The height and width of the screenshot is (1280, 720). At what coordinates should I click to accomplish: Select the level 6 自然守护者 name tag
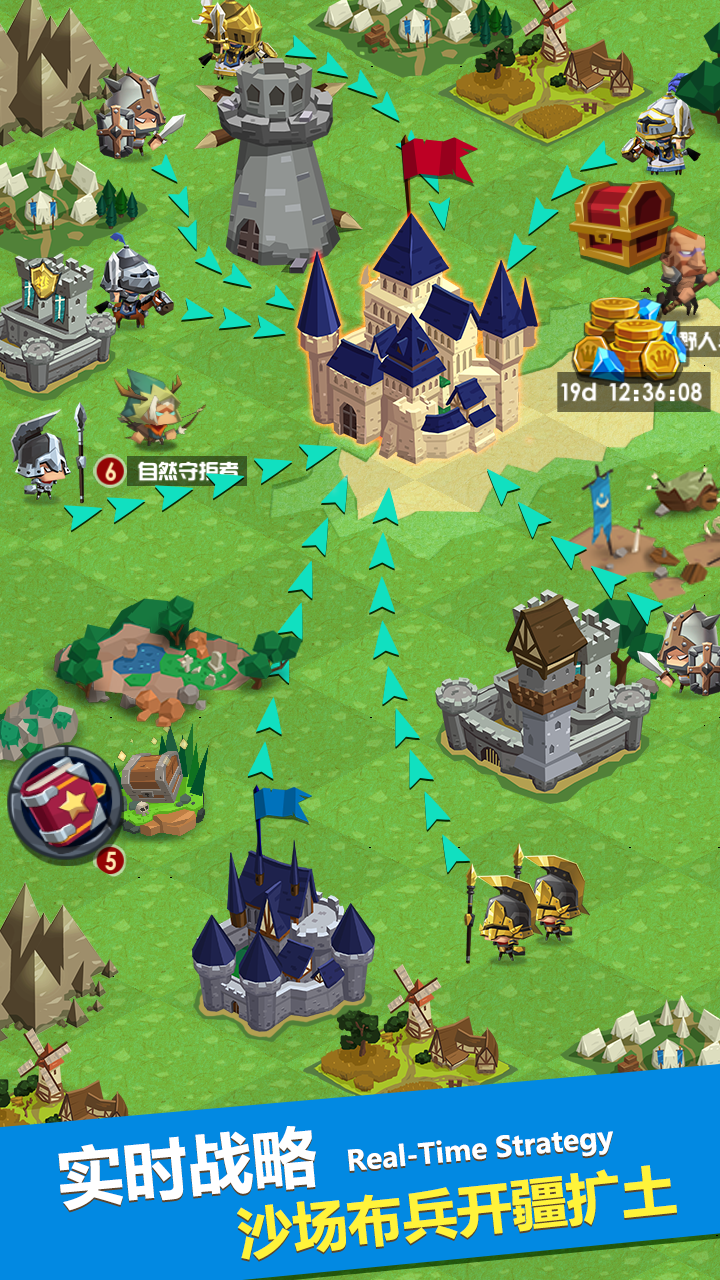(x=170, y=470)
